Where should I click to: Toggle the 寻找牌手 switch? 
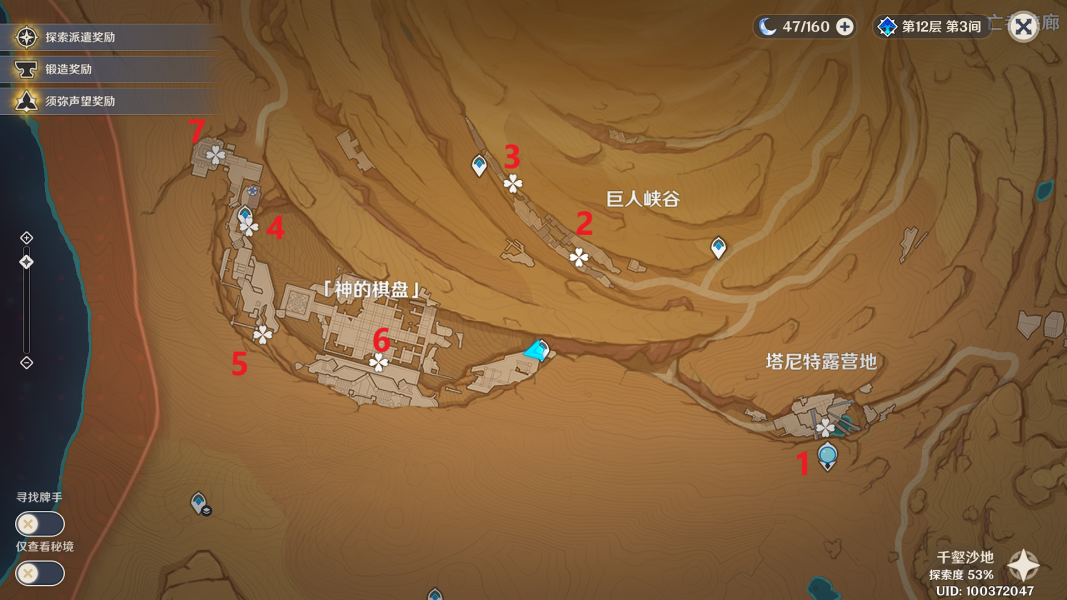(40, 524)
